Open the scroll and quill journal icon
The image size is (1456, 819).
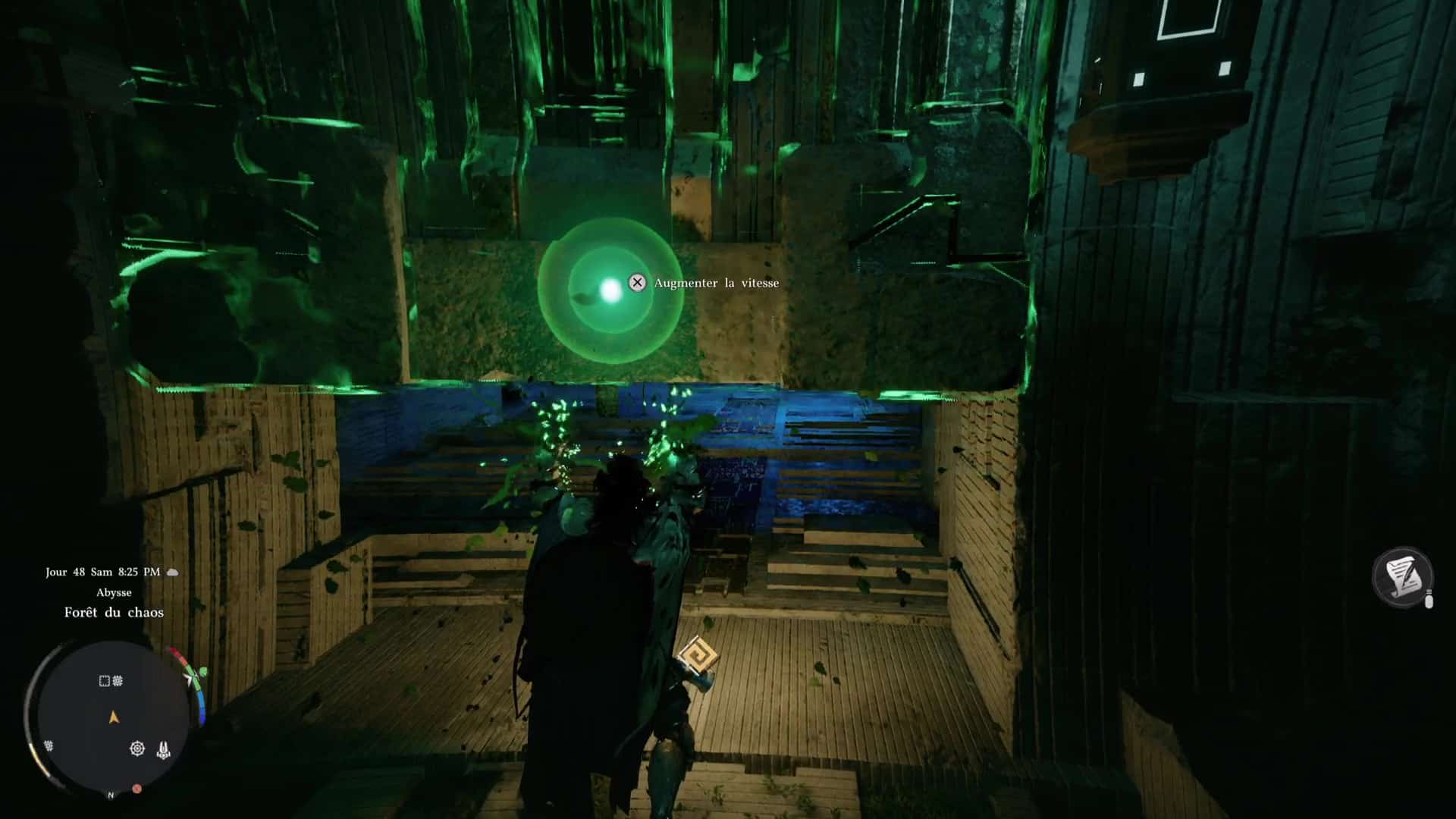click(1402, 577)
